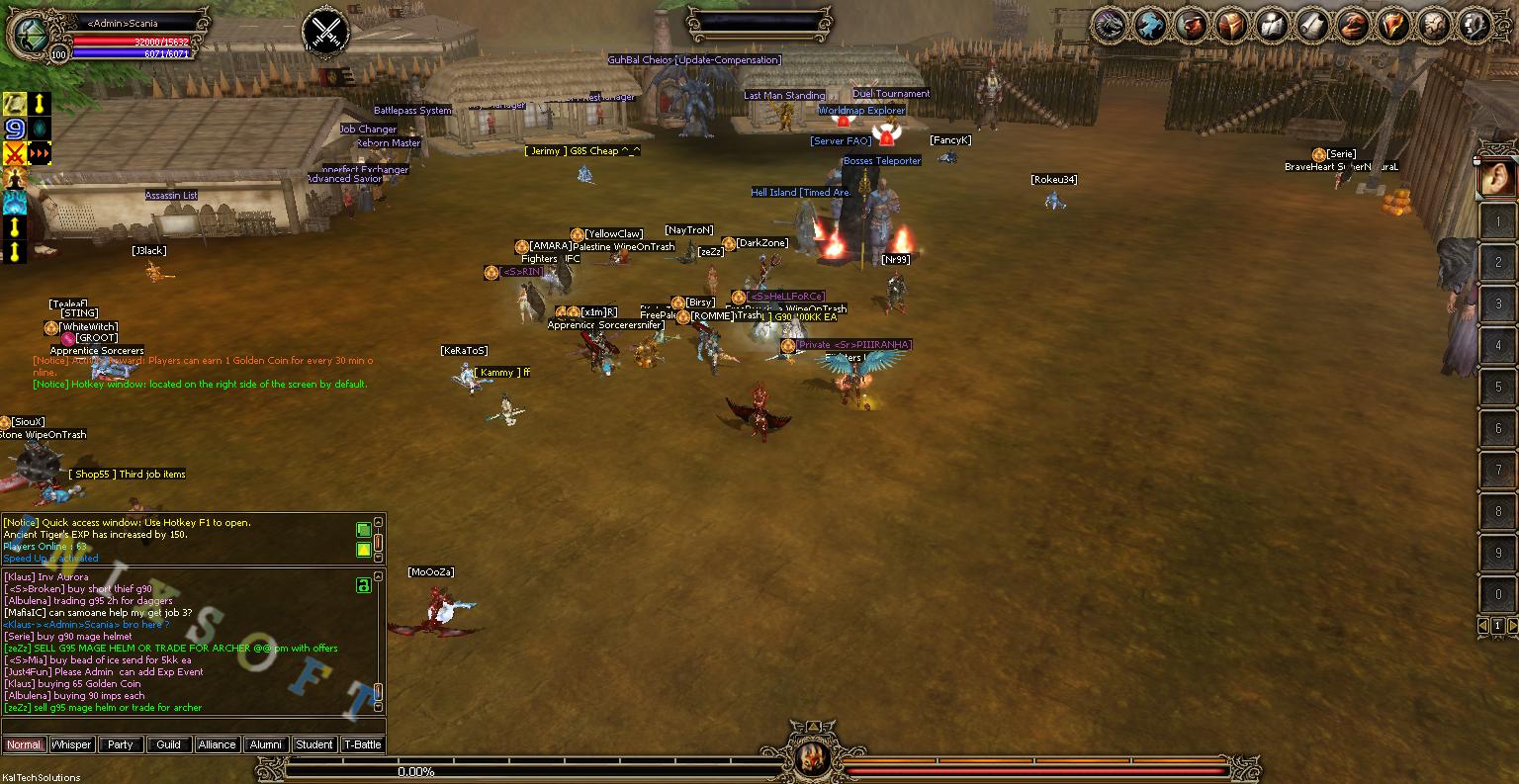Toggle the orange triple-arrow speed icon on left
Image resolution: width=1519 pixels, height=784 pixels.
[x=40, y=152]
